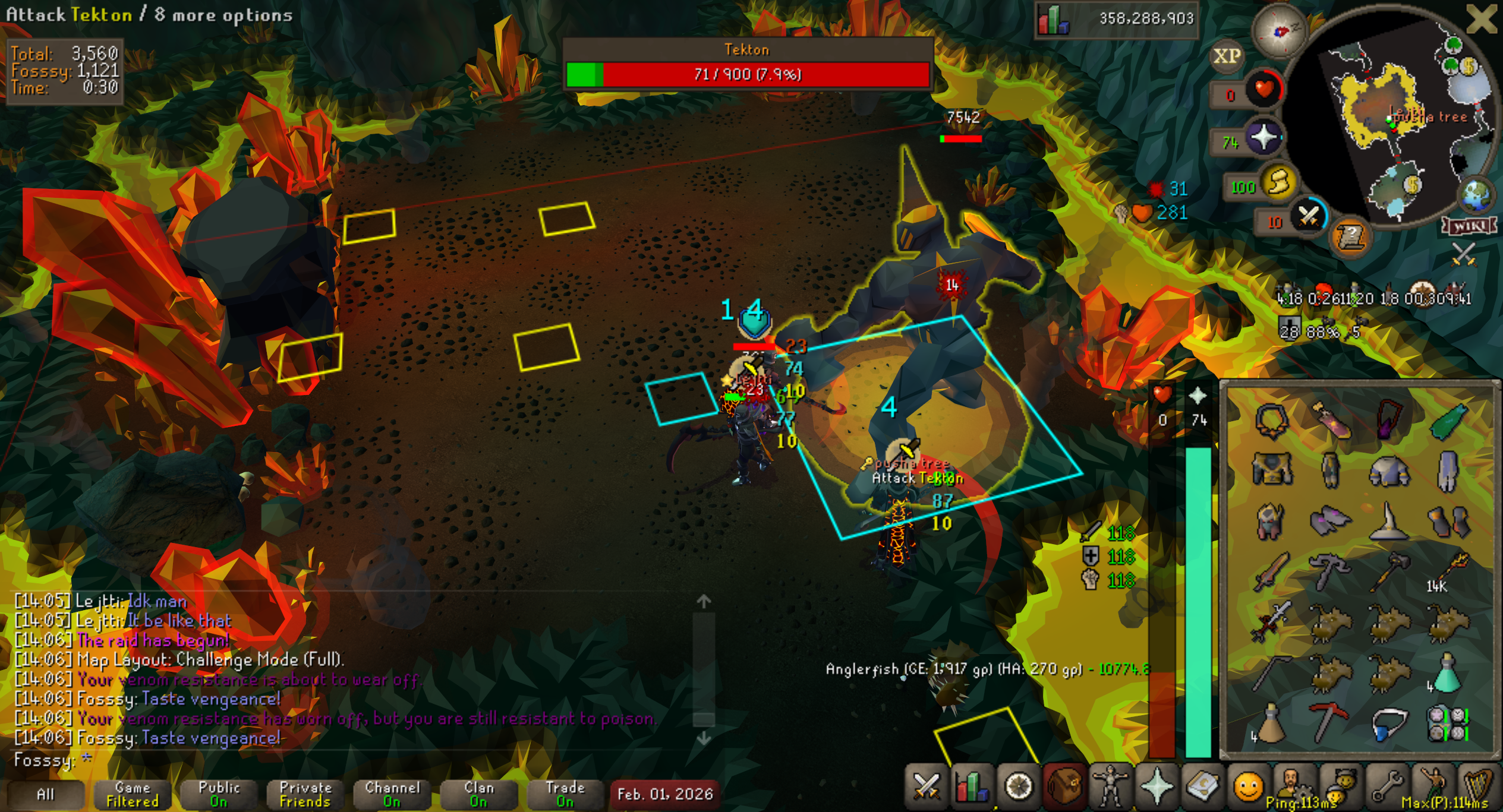Screen dimensions: 1503x812
Task: Select the rune pouch in inventory
Action: point(1448,723)
